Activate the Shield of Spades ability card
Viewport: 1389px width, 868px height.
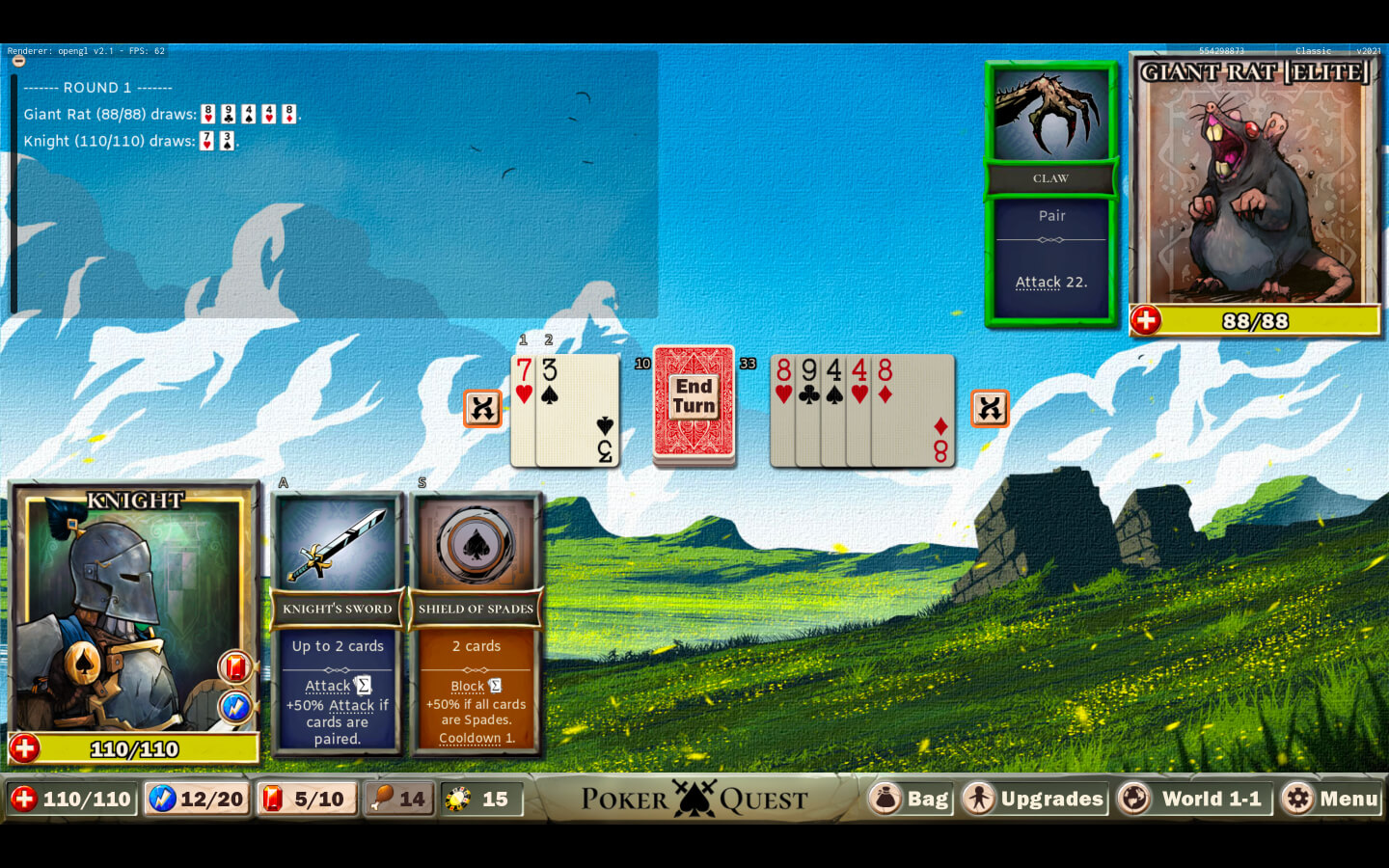coord(476,622)
